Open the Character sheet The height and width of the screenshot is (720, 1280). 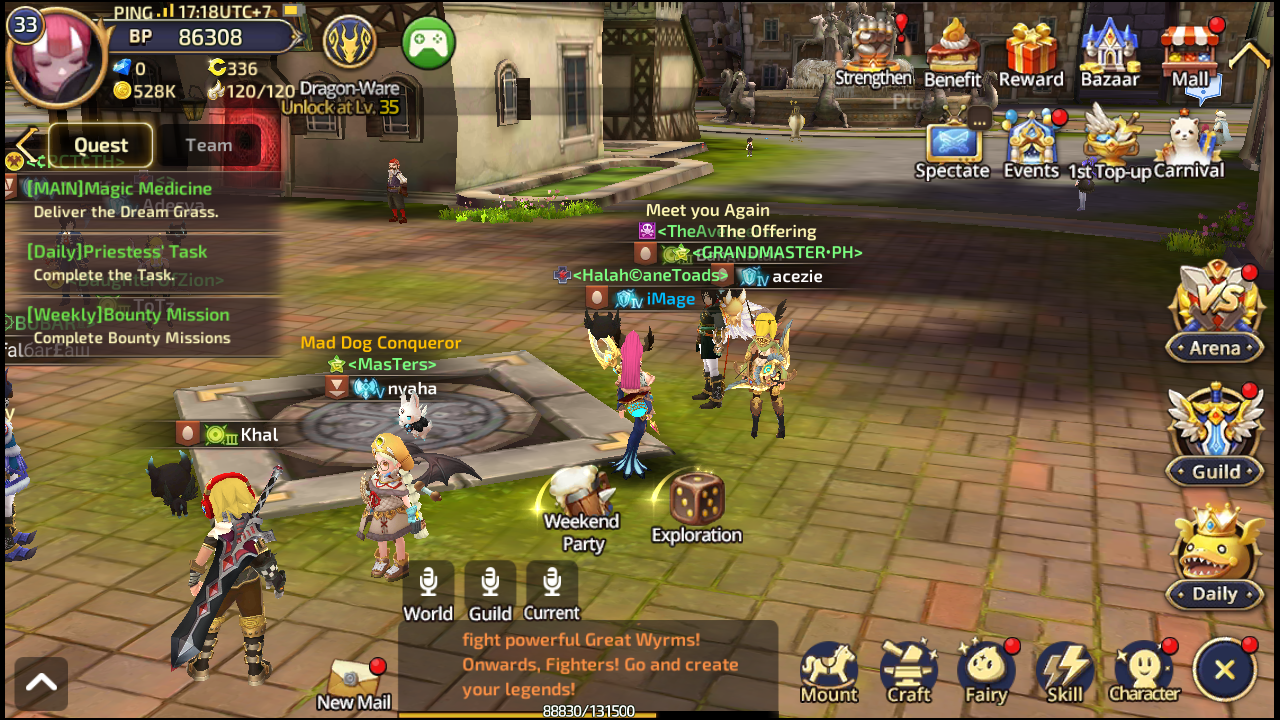1144,673
